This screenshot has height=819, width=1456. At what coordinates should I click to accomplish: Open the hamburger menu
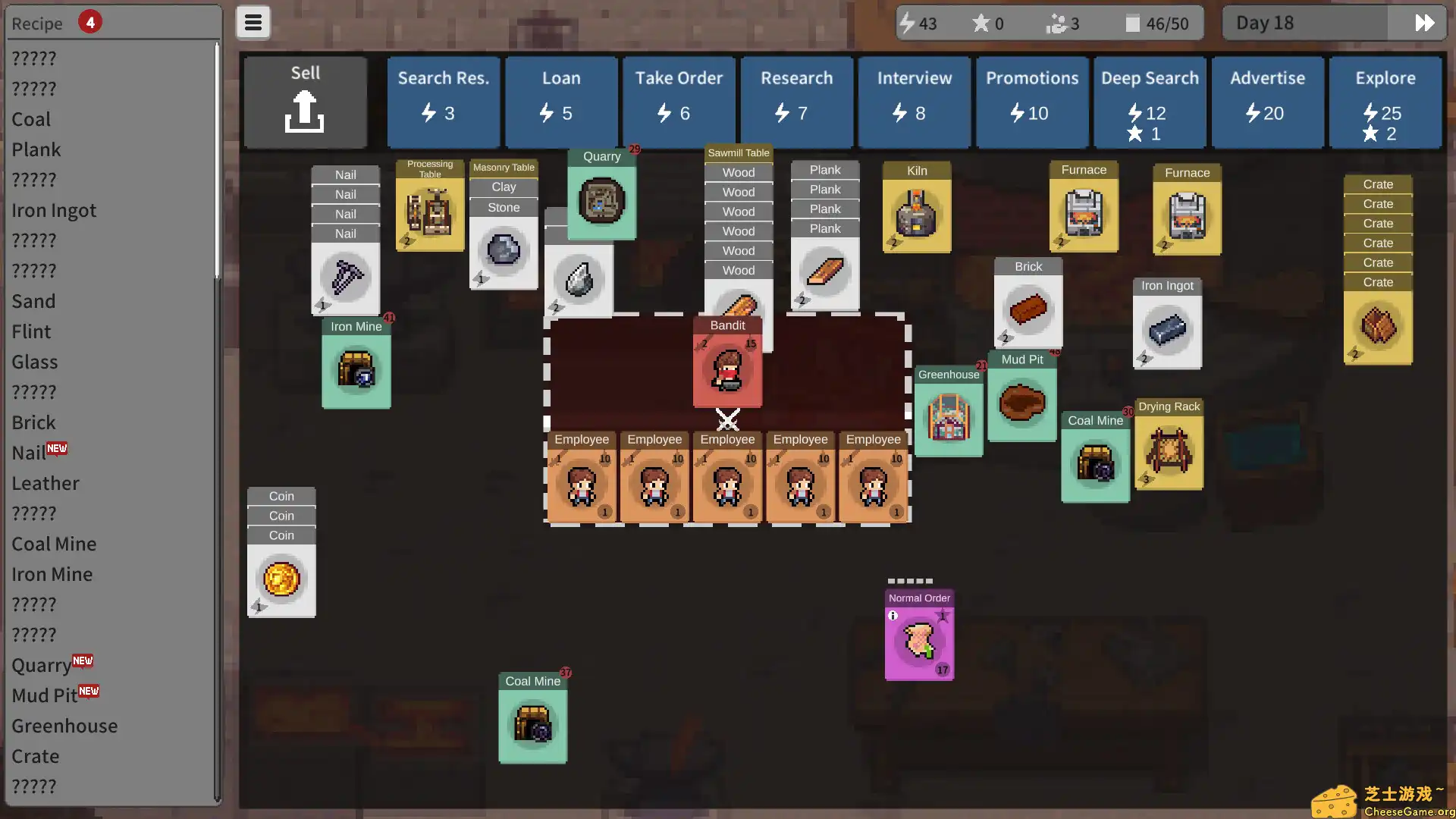(253, 22)
